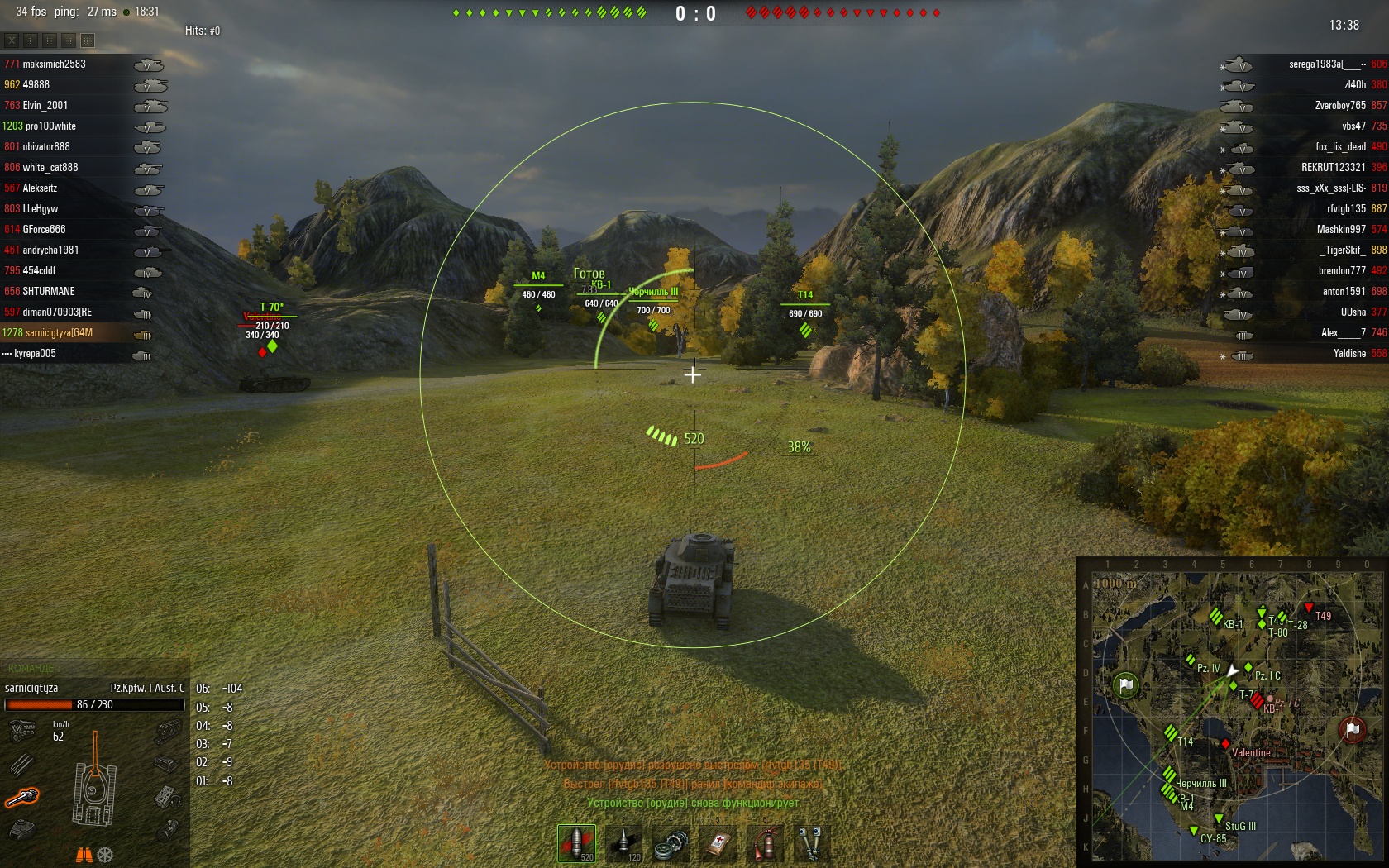
Task: Click the engine module status icon
Action: pyautogui.click(x=22, y=731)
